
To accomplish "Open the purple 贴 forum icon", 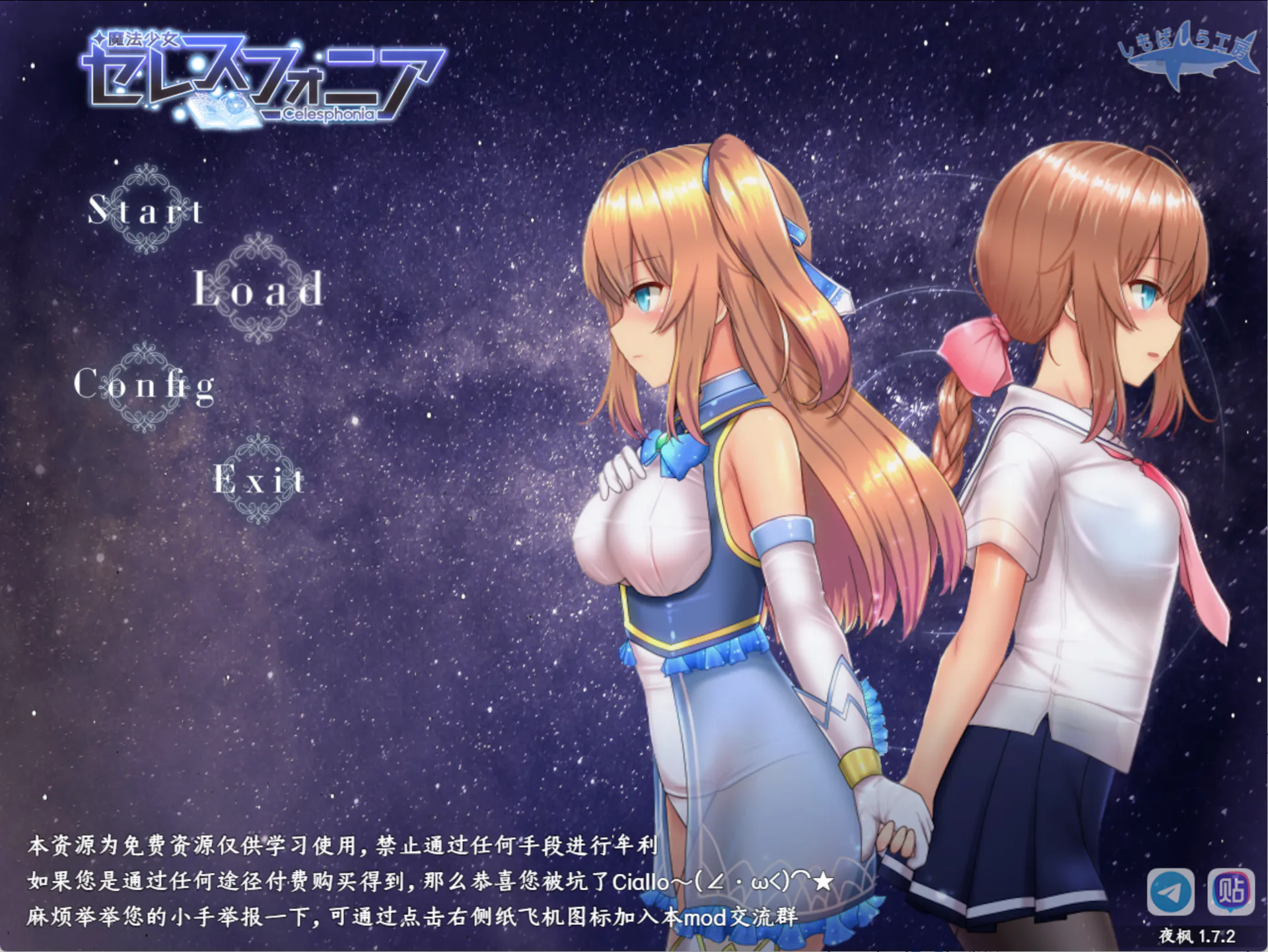I will [1230, 891].
